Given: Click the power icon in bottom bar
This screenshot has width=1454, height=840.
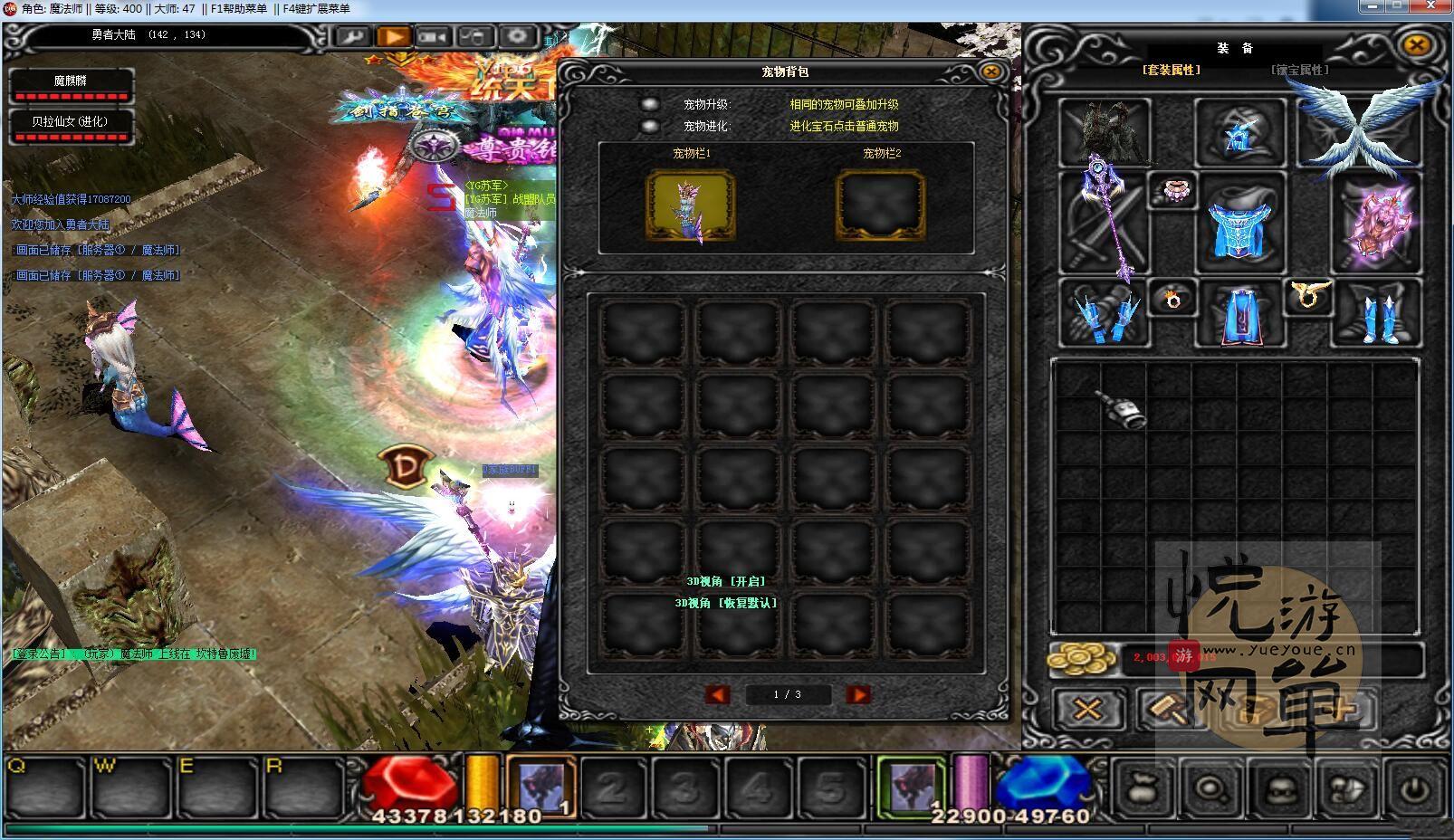Looking at the screenshot, I should click(x=1414, y=788).
